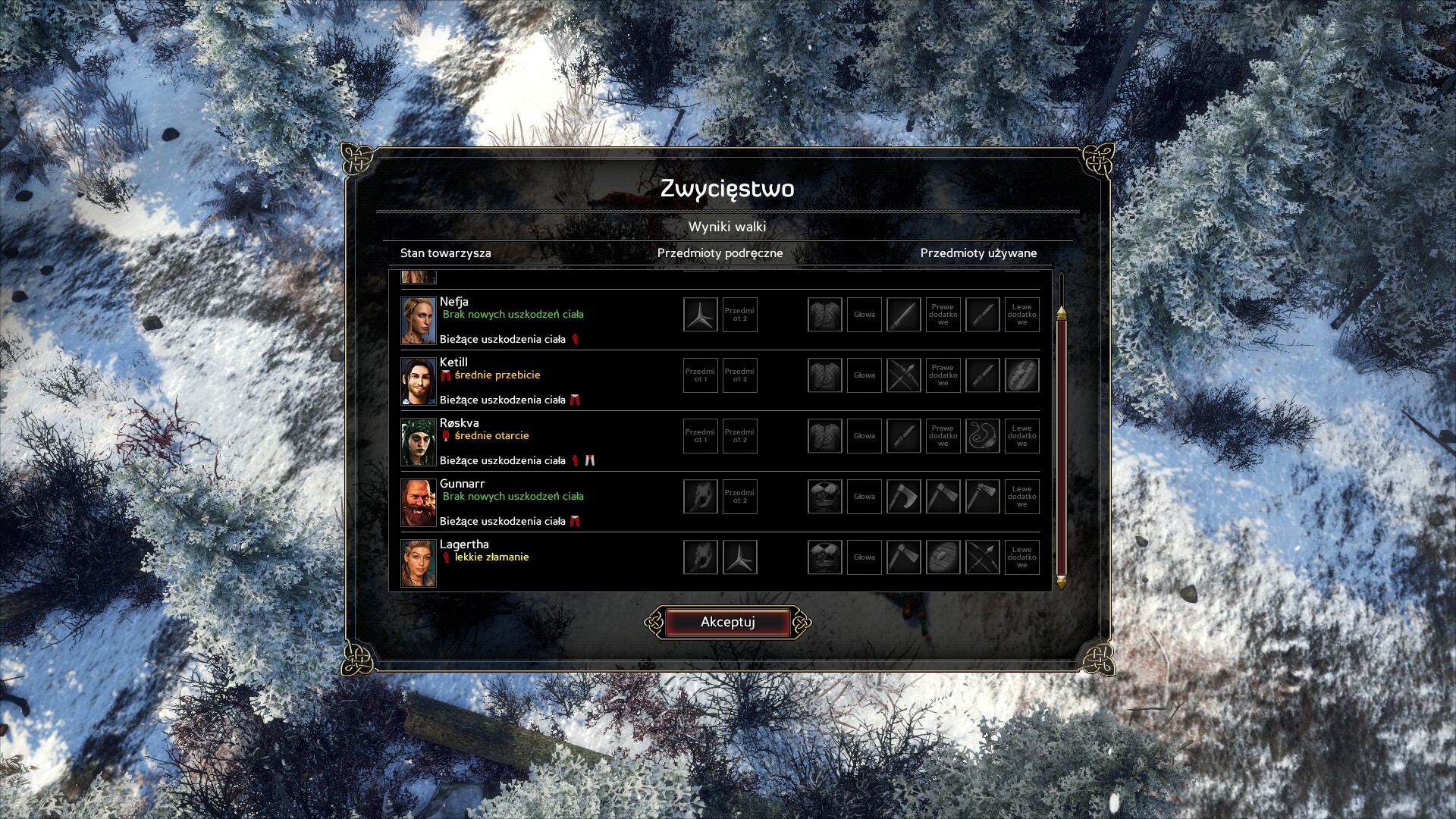Click Gunnarr's fur armor slot
The width and height of the screenshot is (1456, 819).
[824, 497]
